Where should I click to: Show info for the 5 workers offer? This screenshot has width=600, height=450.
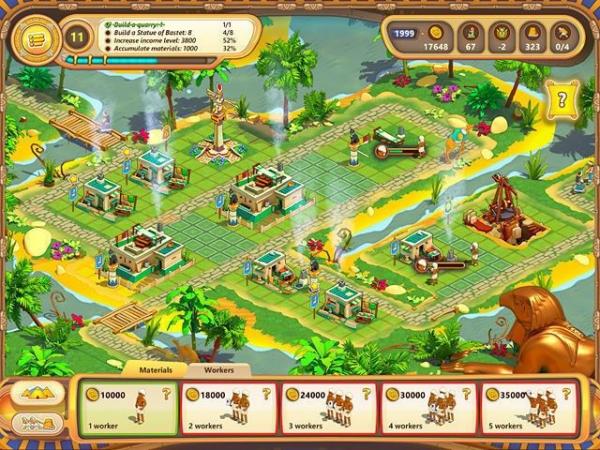pyautogui.click(x=568, y=393)
